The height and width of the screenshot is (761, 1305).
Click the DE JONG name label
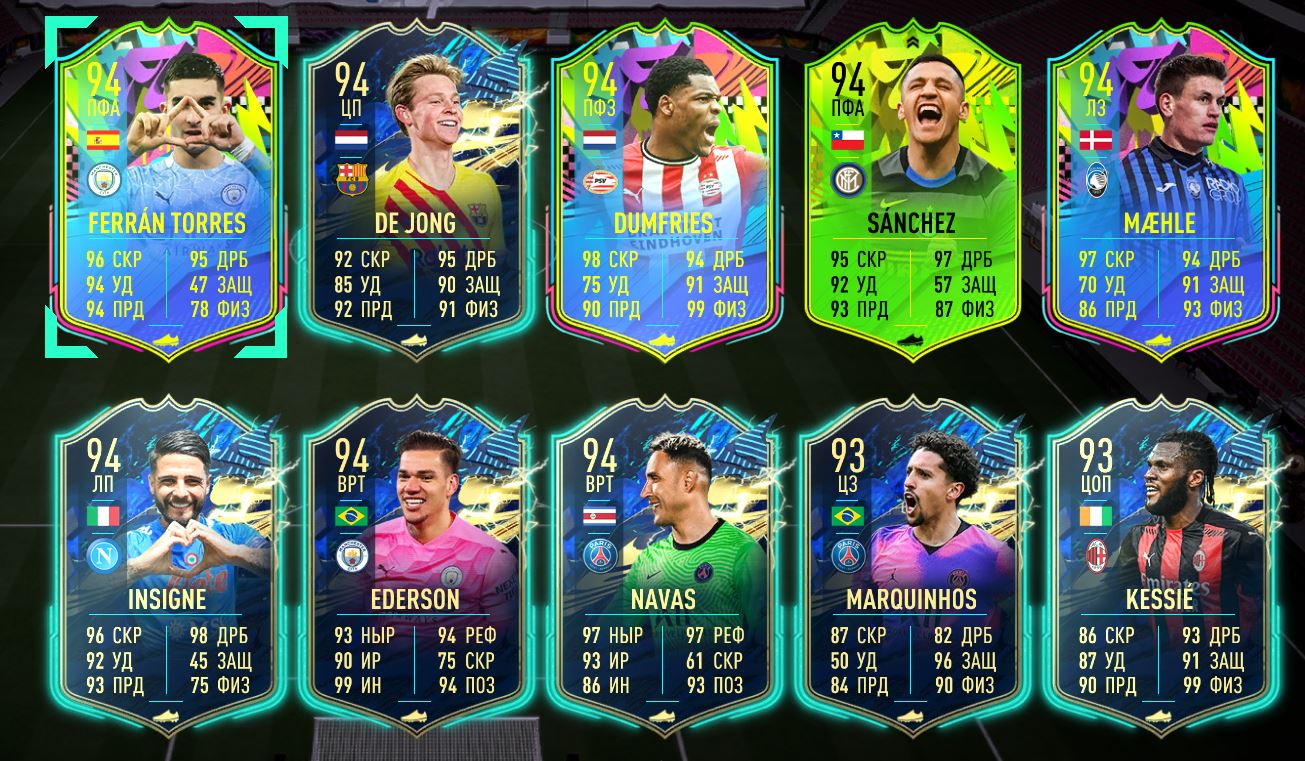pyautogui.click(x=418, y=221)
